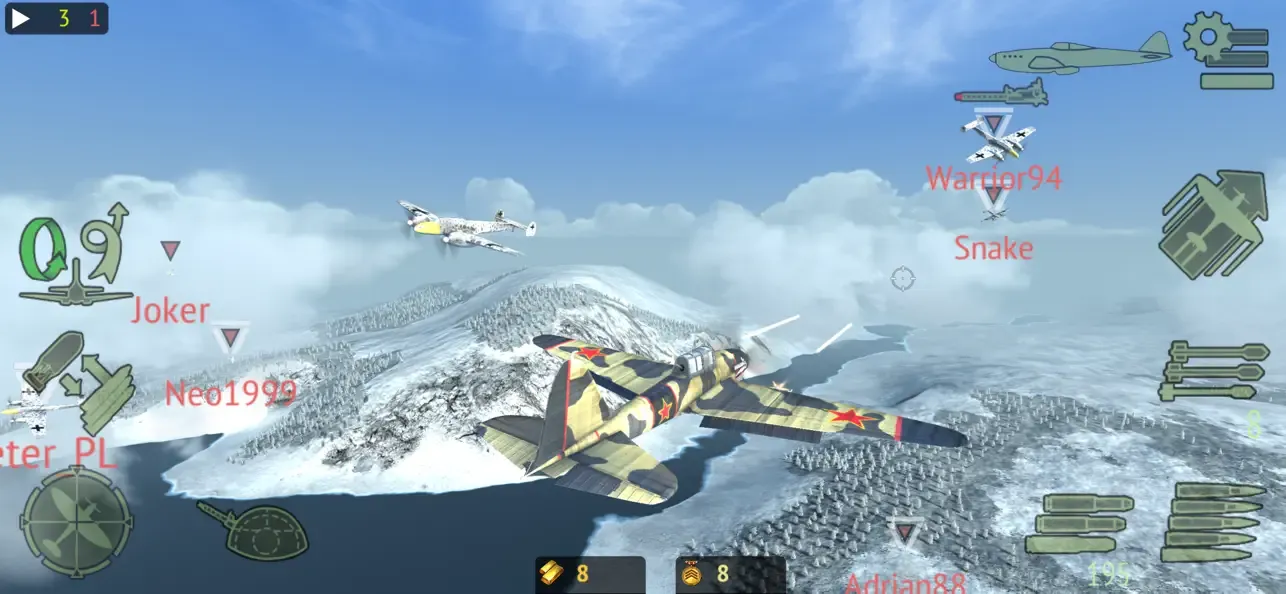Tap the bomb drop icon
Screen dimensions: 1286x594
tap(1212, 225)
